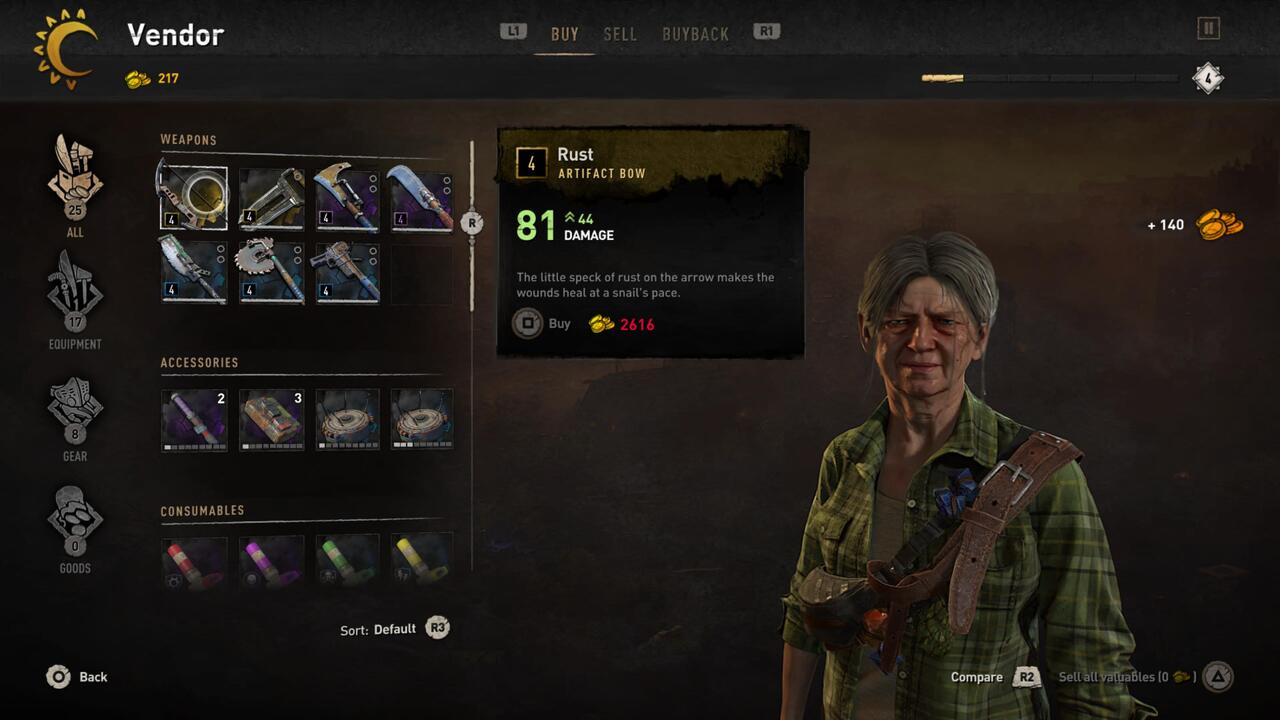The height and width of the screenshot is (720, 1280).
Task: Select the green serrated blade slot
Action: click(193, 270)
